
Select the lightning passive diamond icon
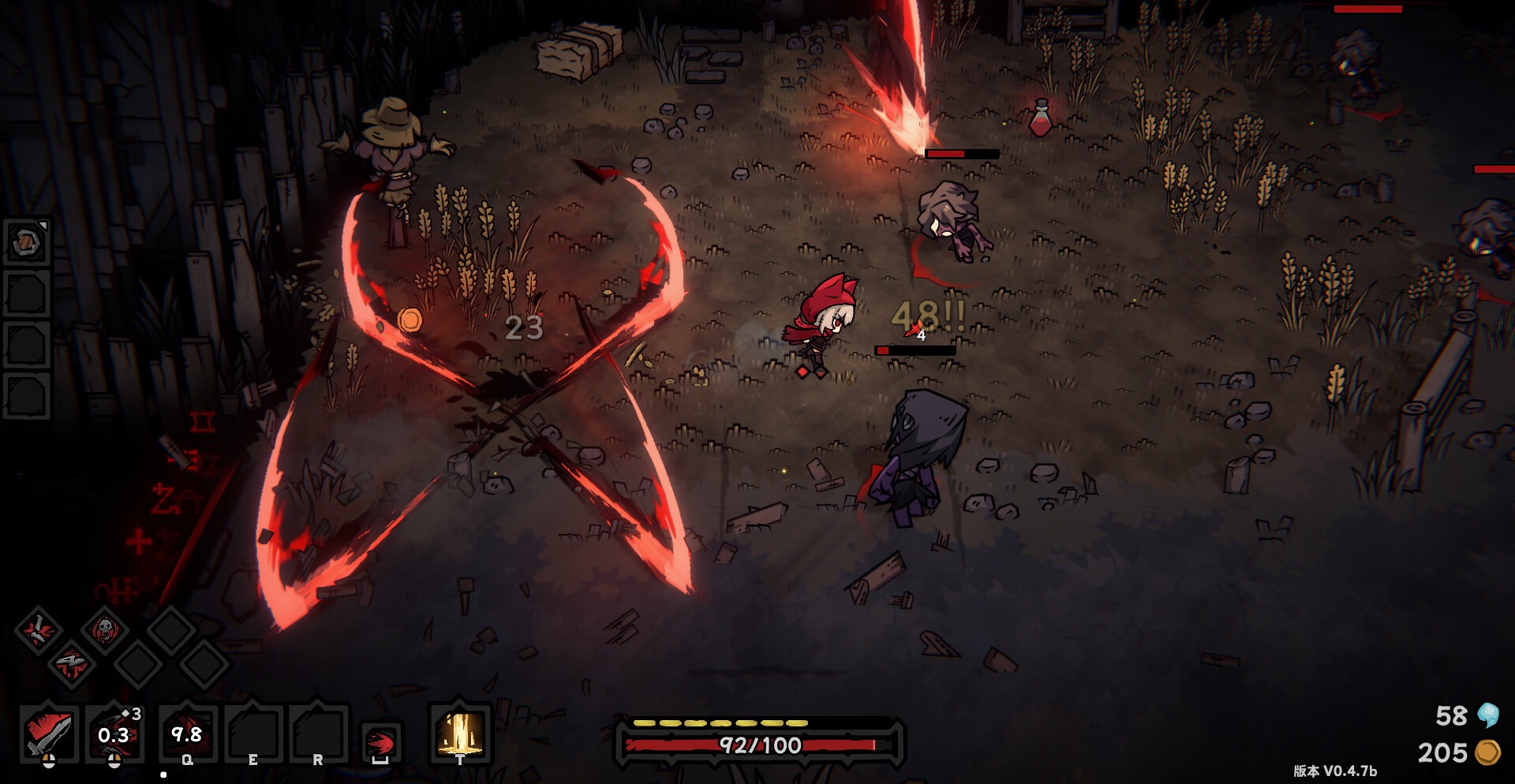71,663
